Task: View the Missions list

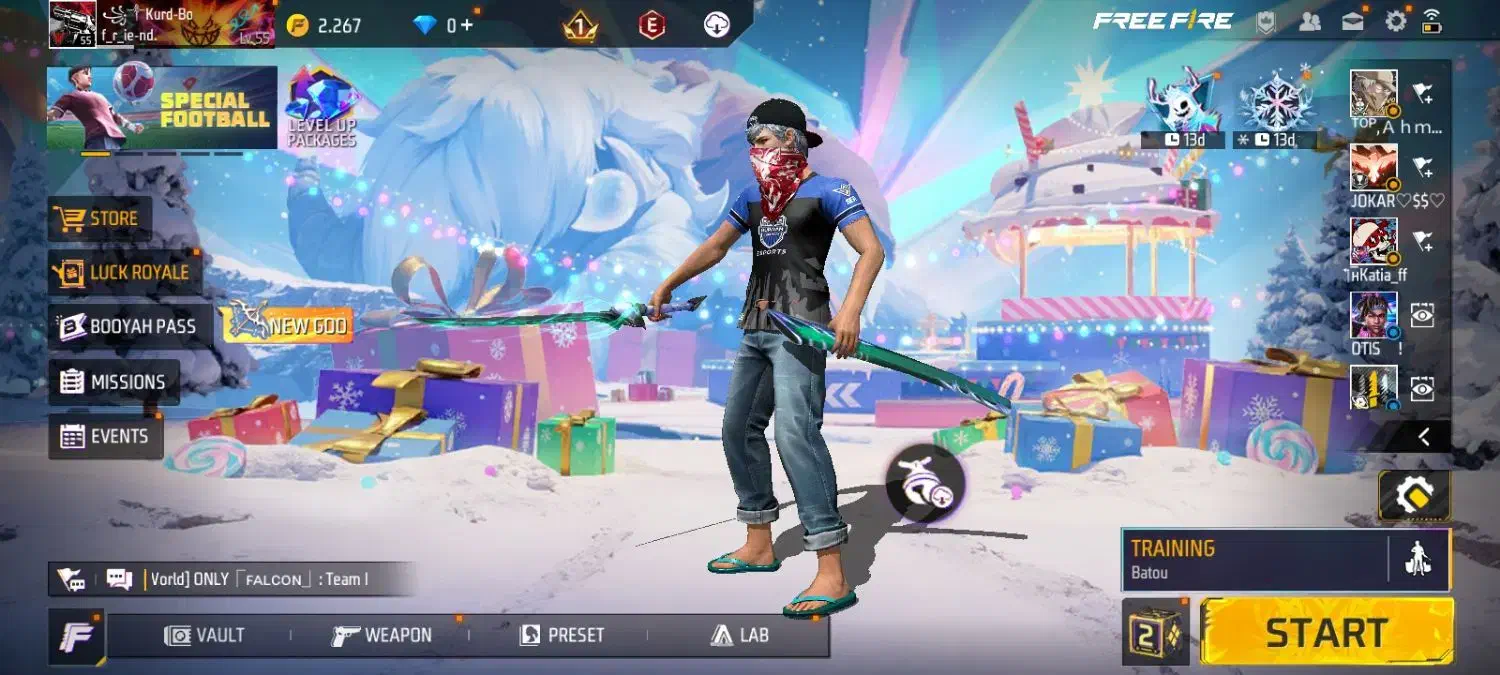Action: pos(114,382)
